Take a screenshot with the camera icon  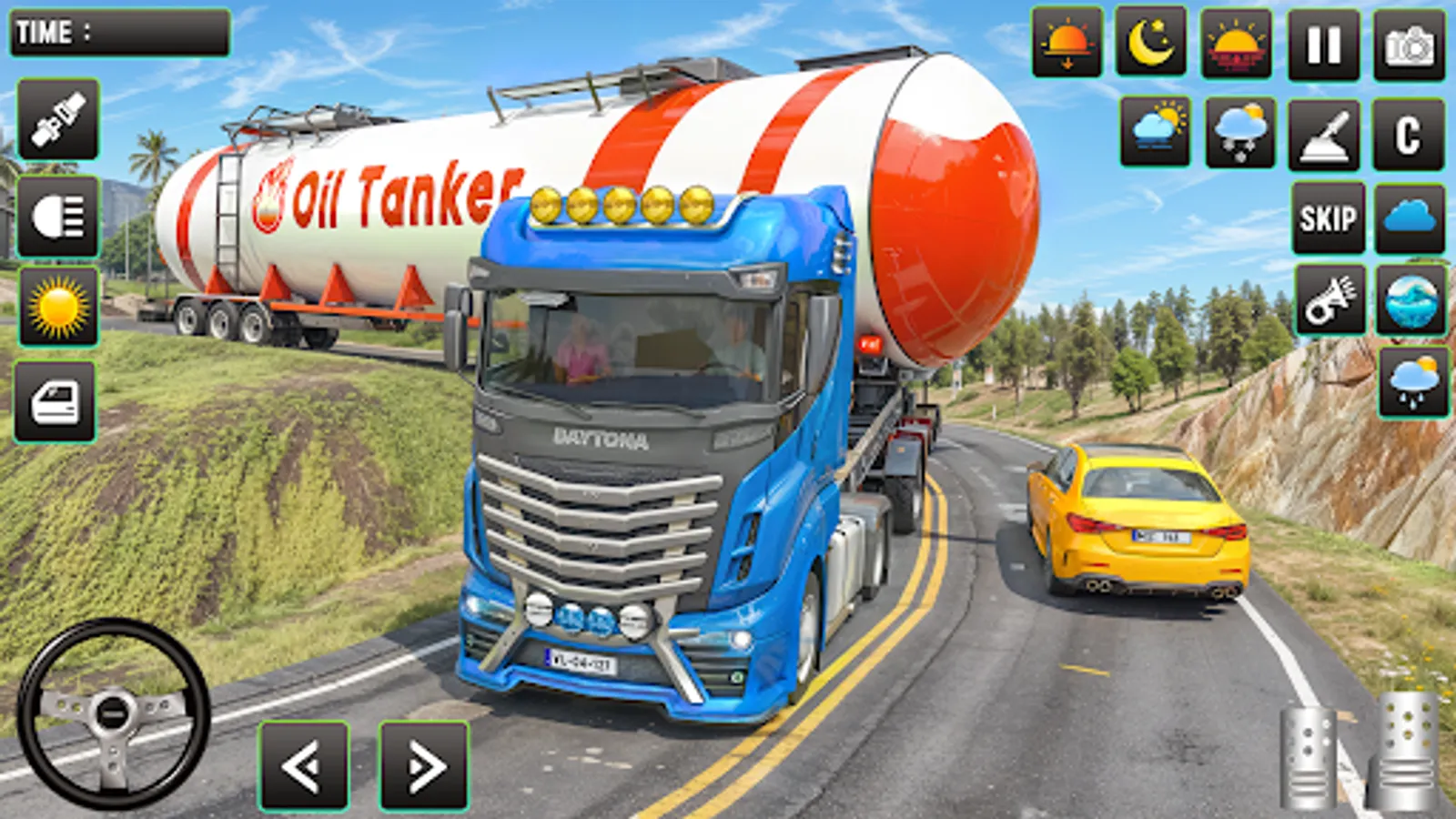(1406, 44)
